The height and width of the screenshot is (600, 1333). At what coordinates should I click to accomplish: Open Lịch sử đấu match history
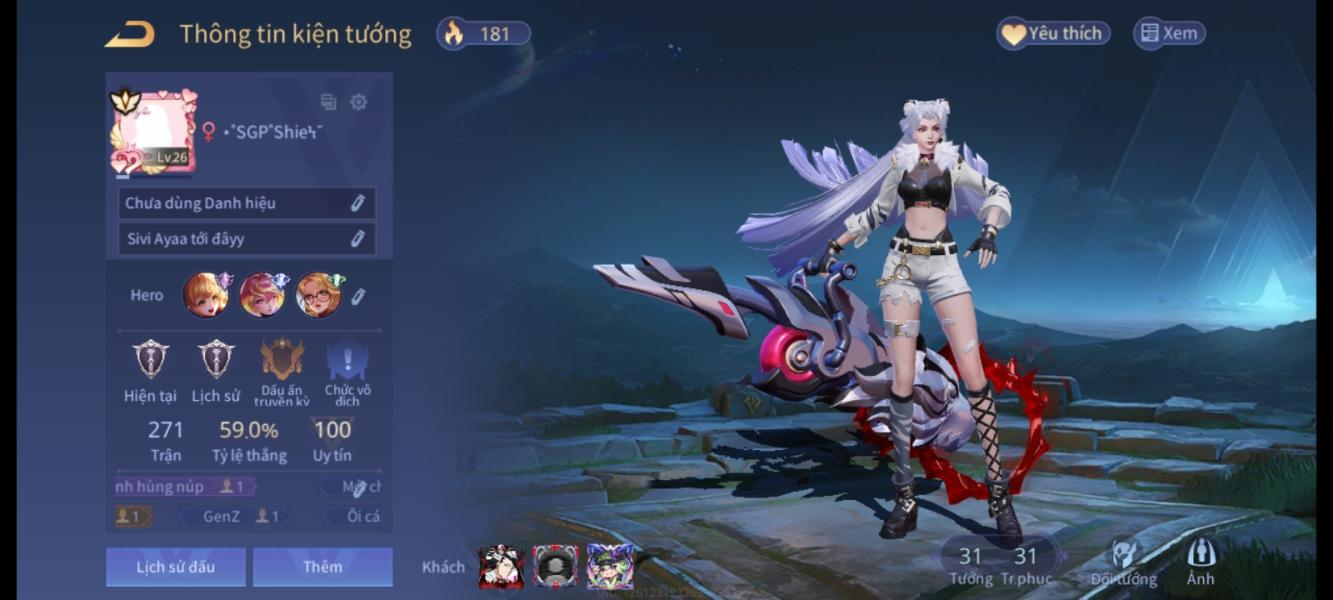tap(176, 567)
